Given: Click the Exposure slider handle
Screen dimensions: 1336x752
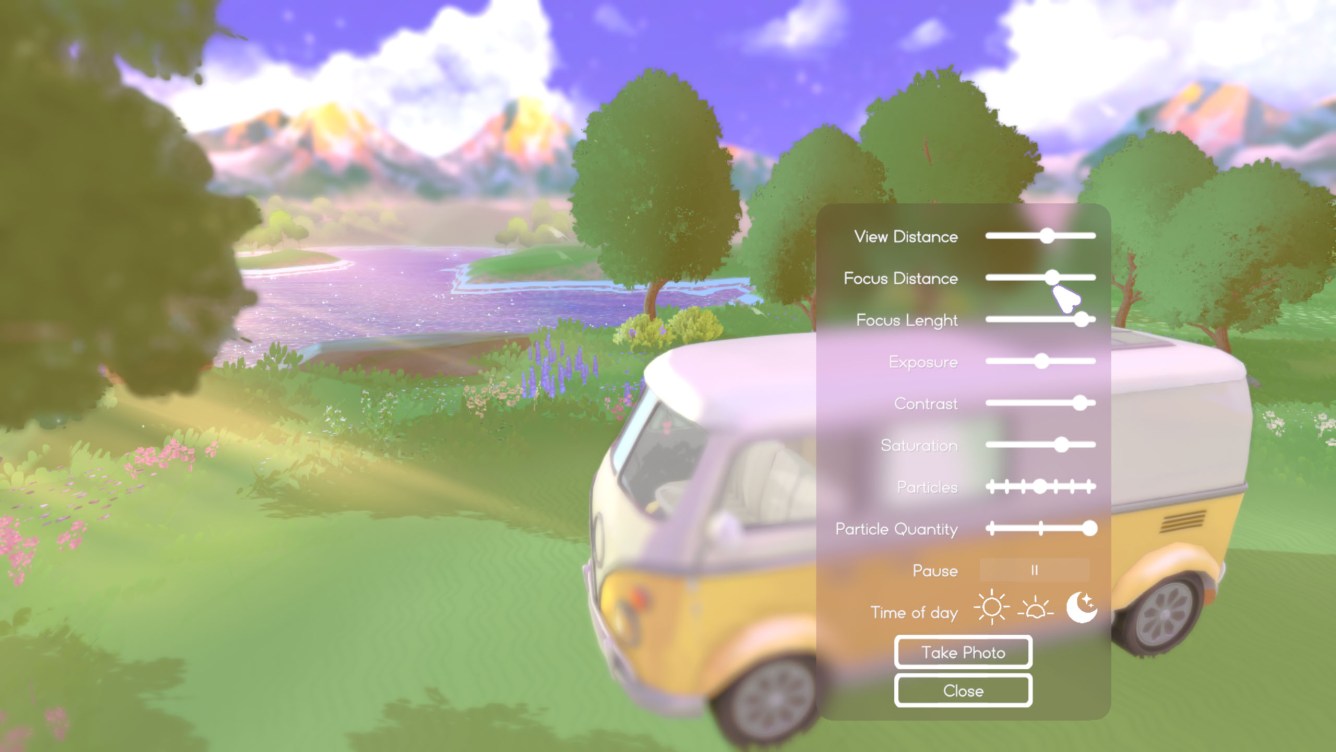Looking at the screenshot, I should tap(1043, 361).
